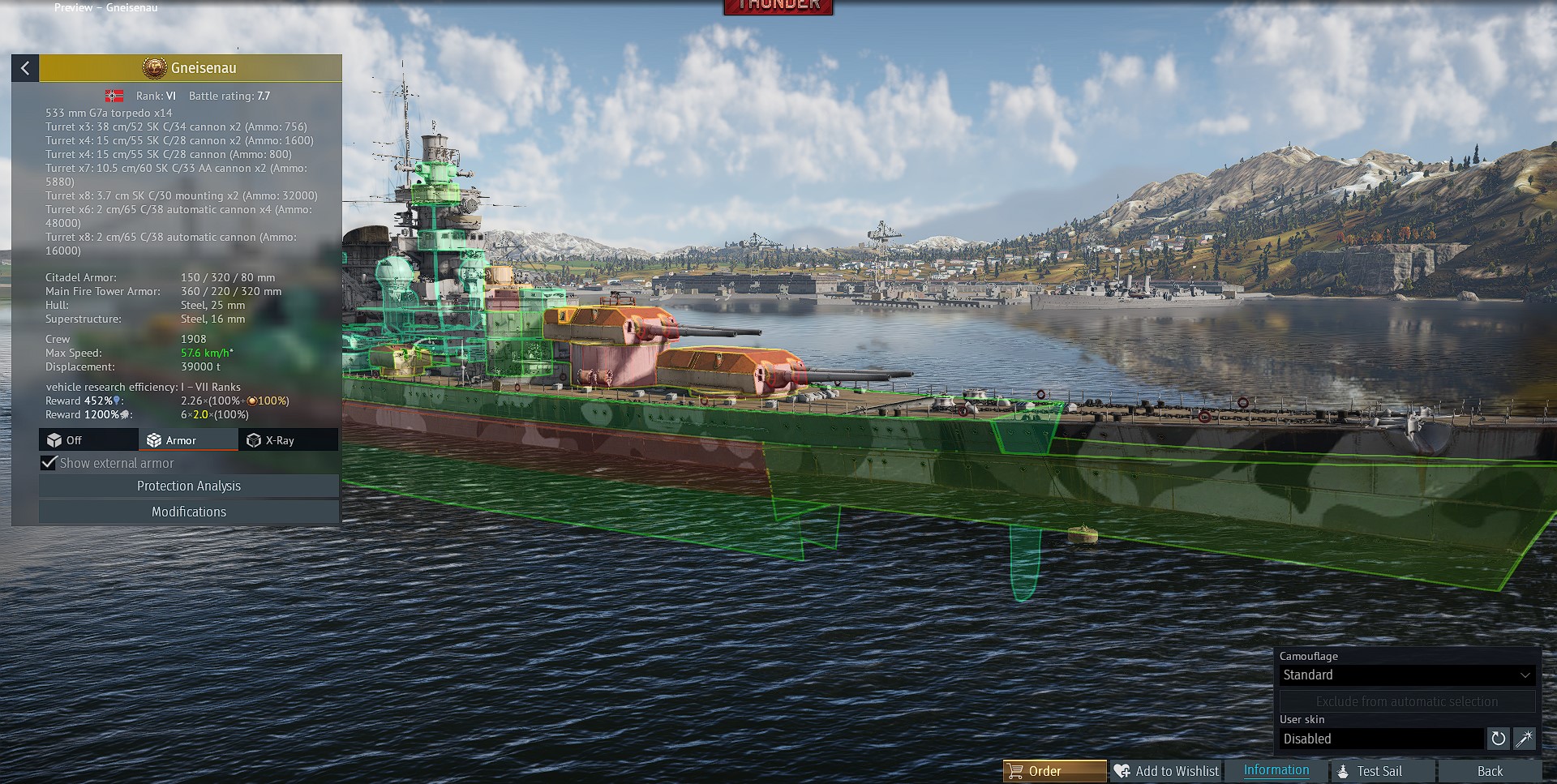
Task: Start a Test Sail
Action: pos(1379,771)
